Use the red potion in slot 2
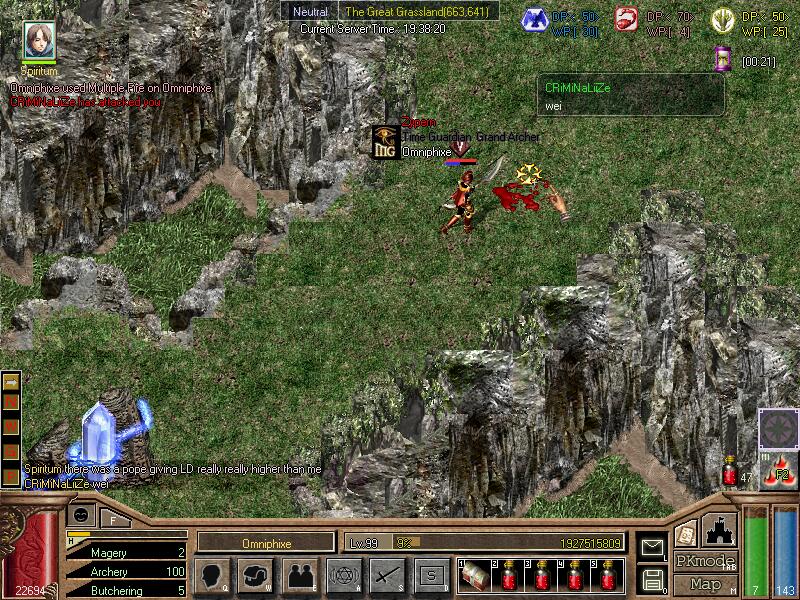Screen dimensions: 800x600 511,576
